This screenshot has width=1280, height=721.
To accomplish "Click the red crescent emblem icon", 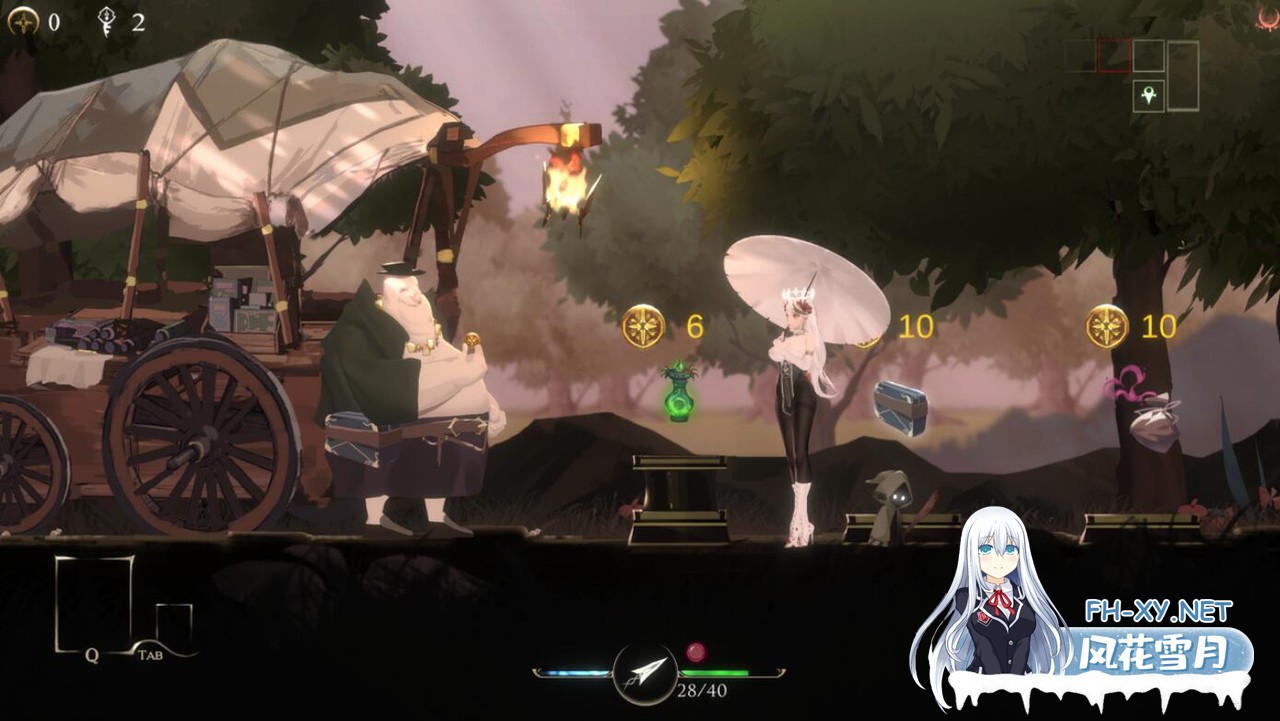I will pos(1268,19).
